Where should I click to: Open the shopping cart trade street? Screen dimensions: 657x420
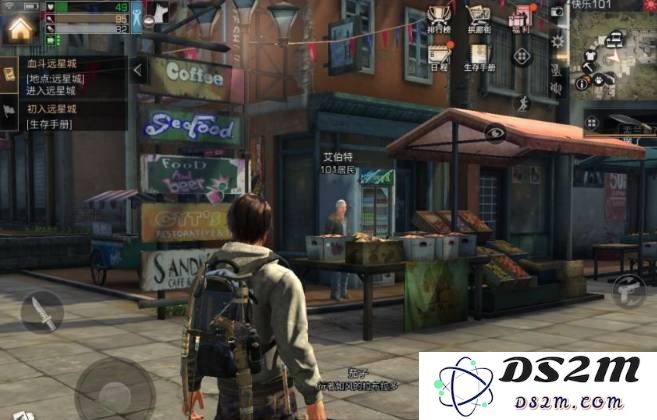tap(479, 17)
